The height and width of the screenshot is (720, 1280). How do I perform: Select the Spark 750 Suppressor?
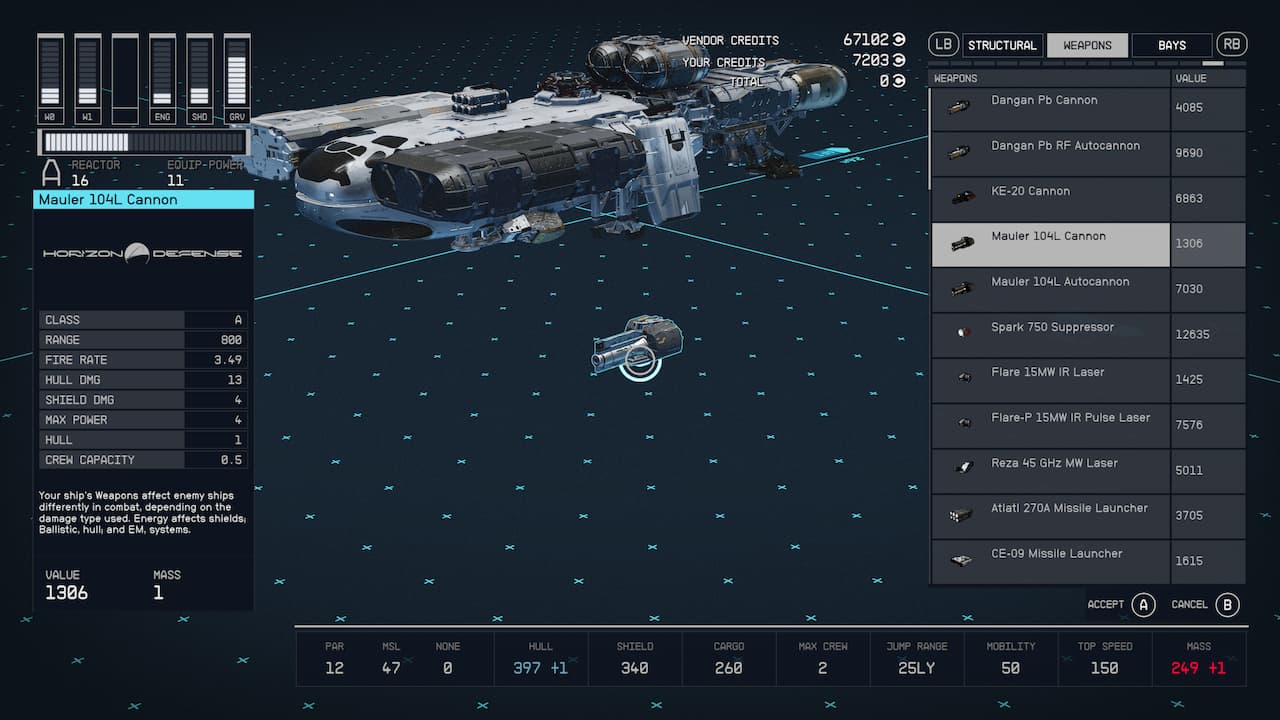pyautogui.click(x=1050, y=334)
